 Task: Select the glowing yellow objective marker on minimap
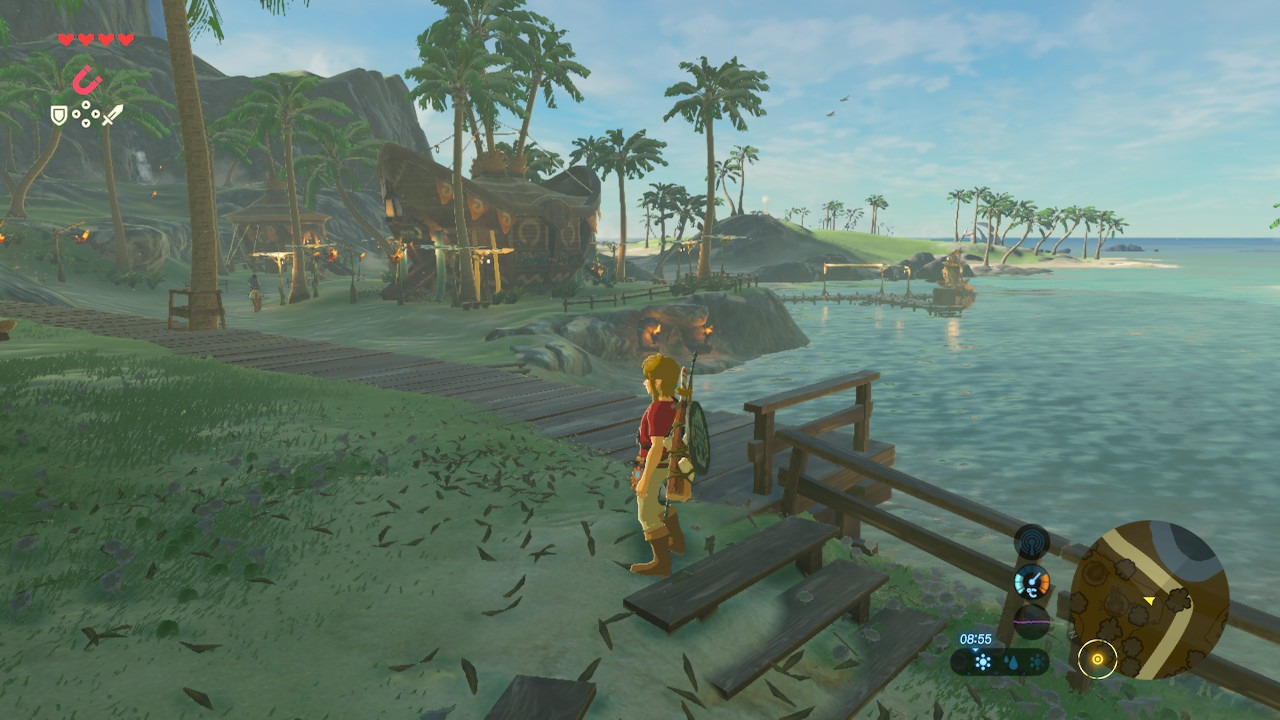[x=1097, y=658]
